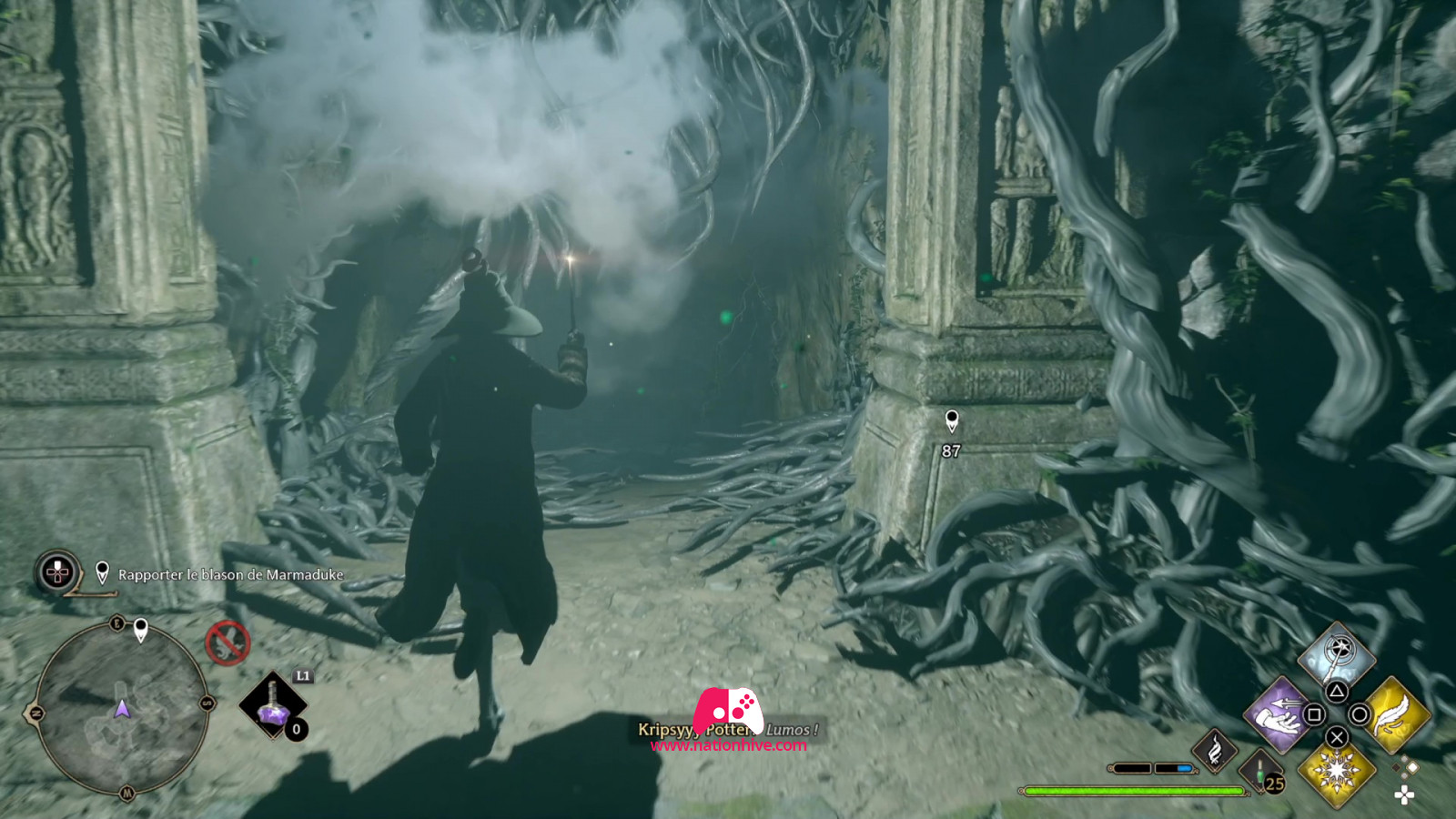Viewport: 1456px width, 819px height.
Task: Click the Square button prompt next to Accio
Action: point(1316,715)
